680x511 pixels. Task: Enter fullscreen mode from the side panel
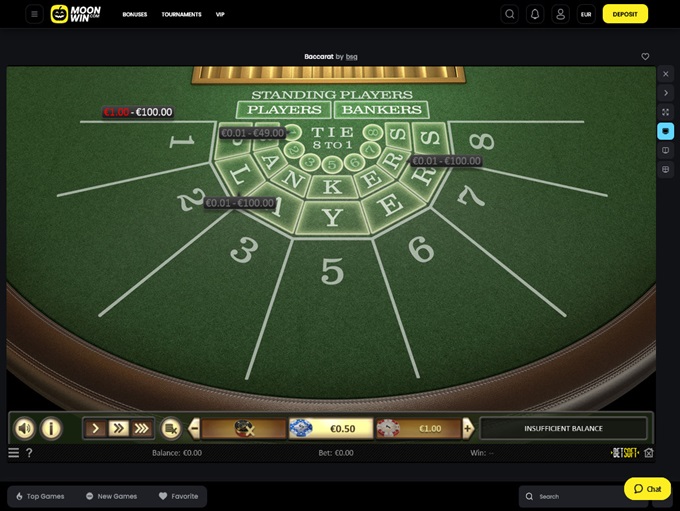point(666,112)
